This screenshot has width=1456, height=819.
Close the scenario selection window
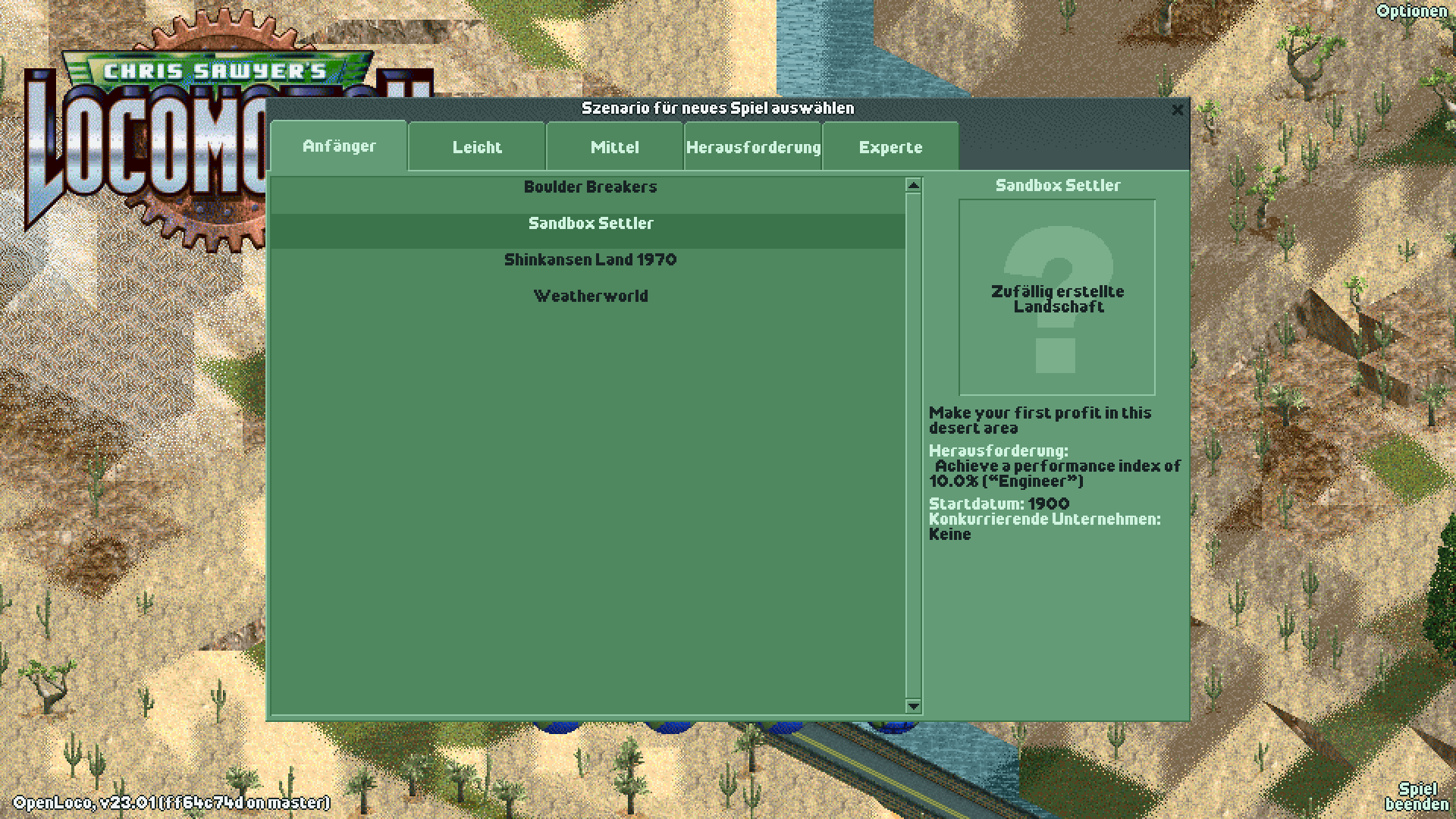1177,110
